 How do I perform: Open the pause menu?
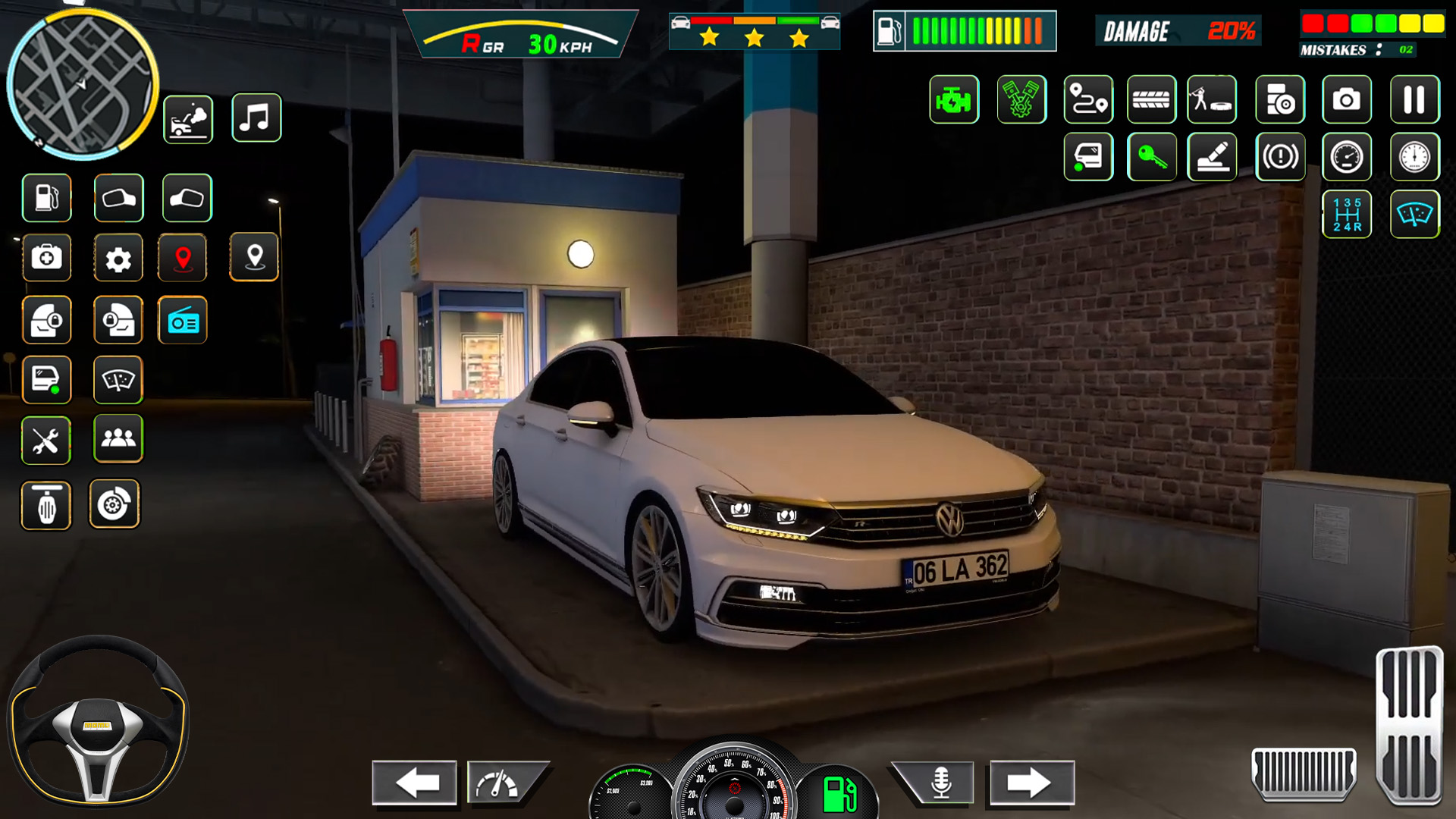pyautogui.click(x=1411, y=99)
